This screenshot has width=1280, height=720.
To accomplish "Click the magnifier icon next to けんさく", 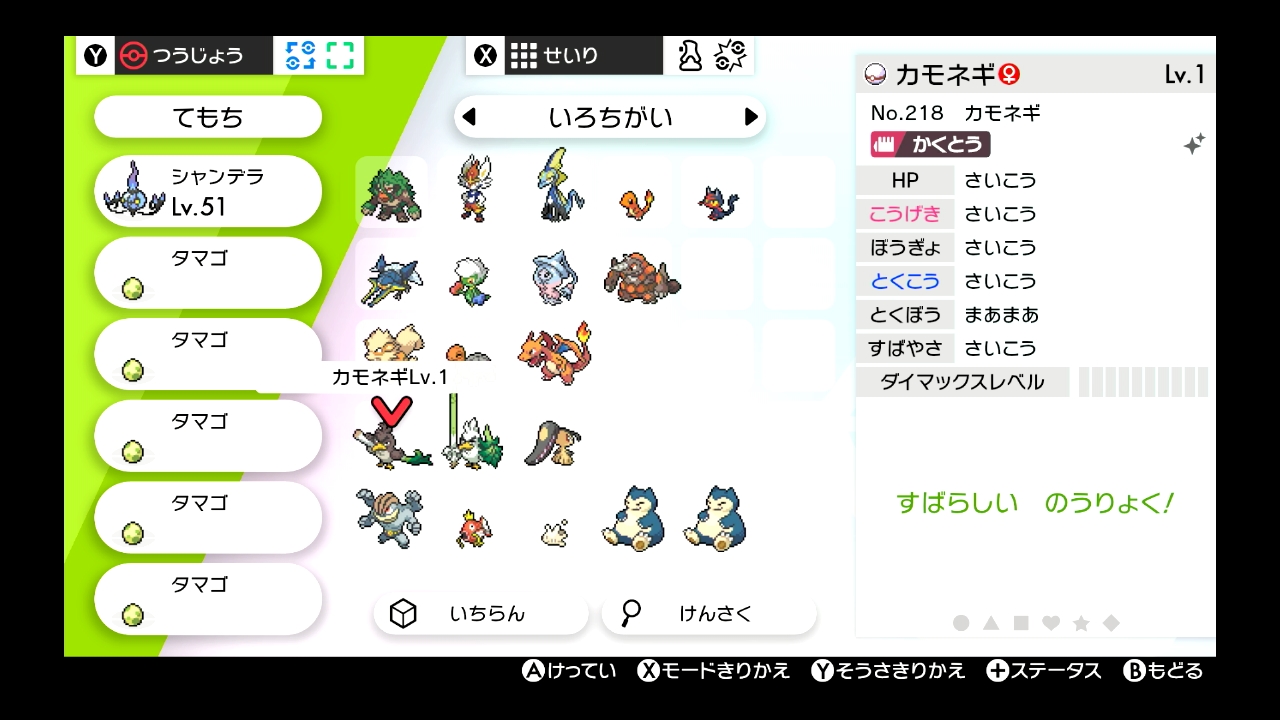I will [629, 613].
